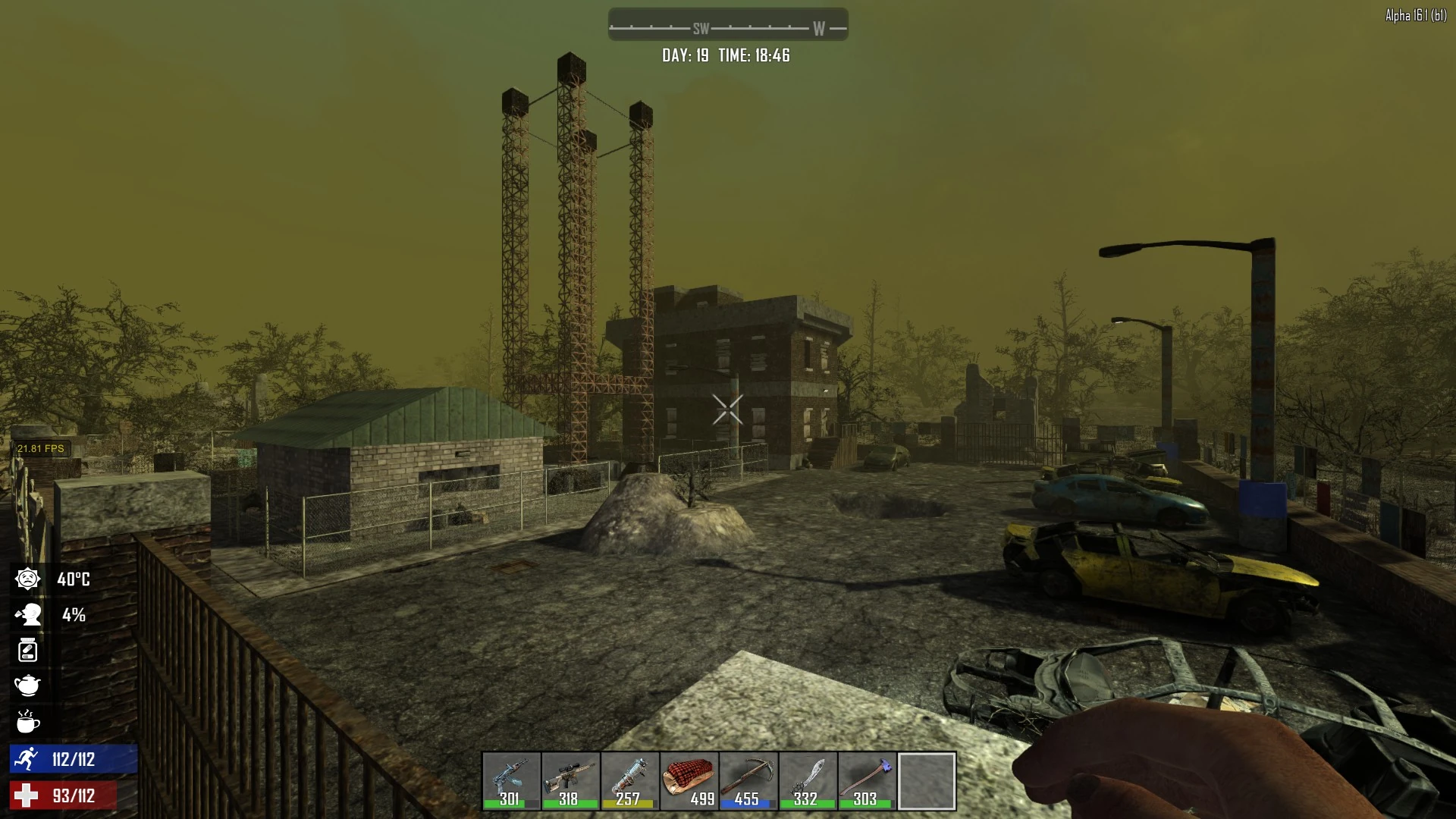The width and height of the screenshot is (1456, 819).
Task: Equip the crossbow from the hotbar
Action: click(x=748, y=781)
